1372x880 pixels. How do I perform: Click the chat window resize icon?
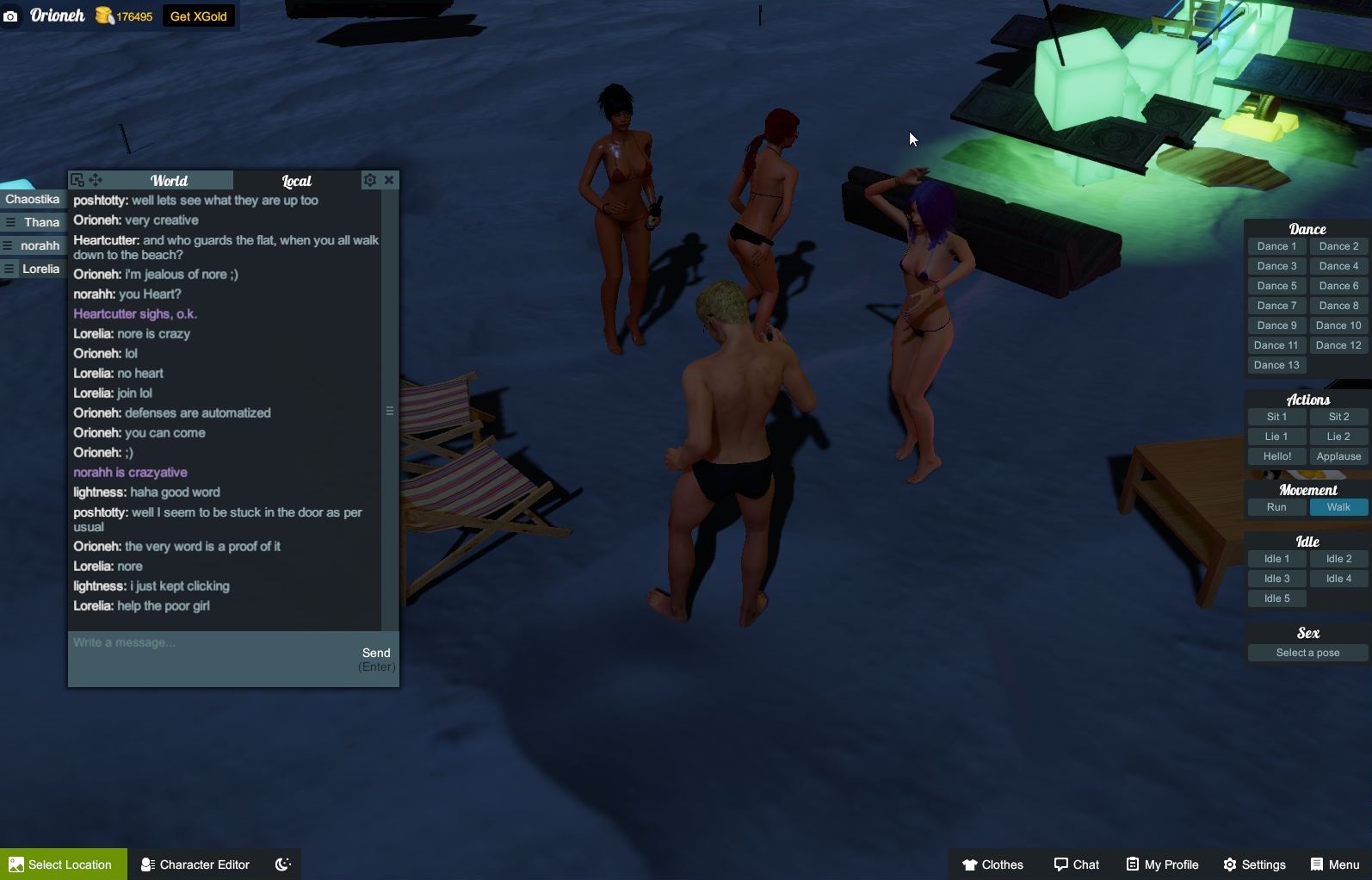click(x=78, y=180)
